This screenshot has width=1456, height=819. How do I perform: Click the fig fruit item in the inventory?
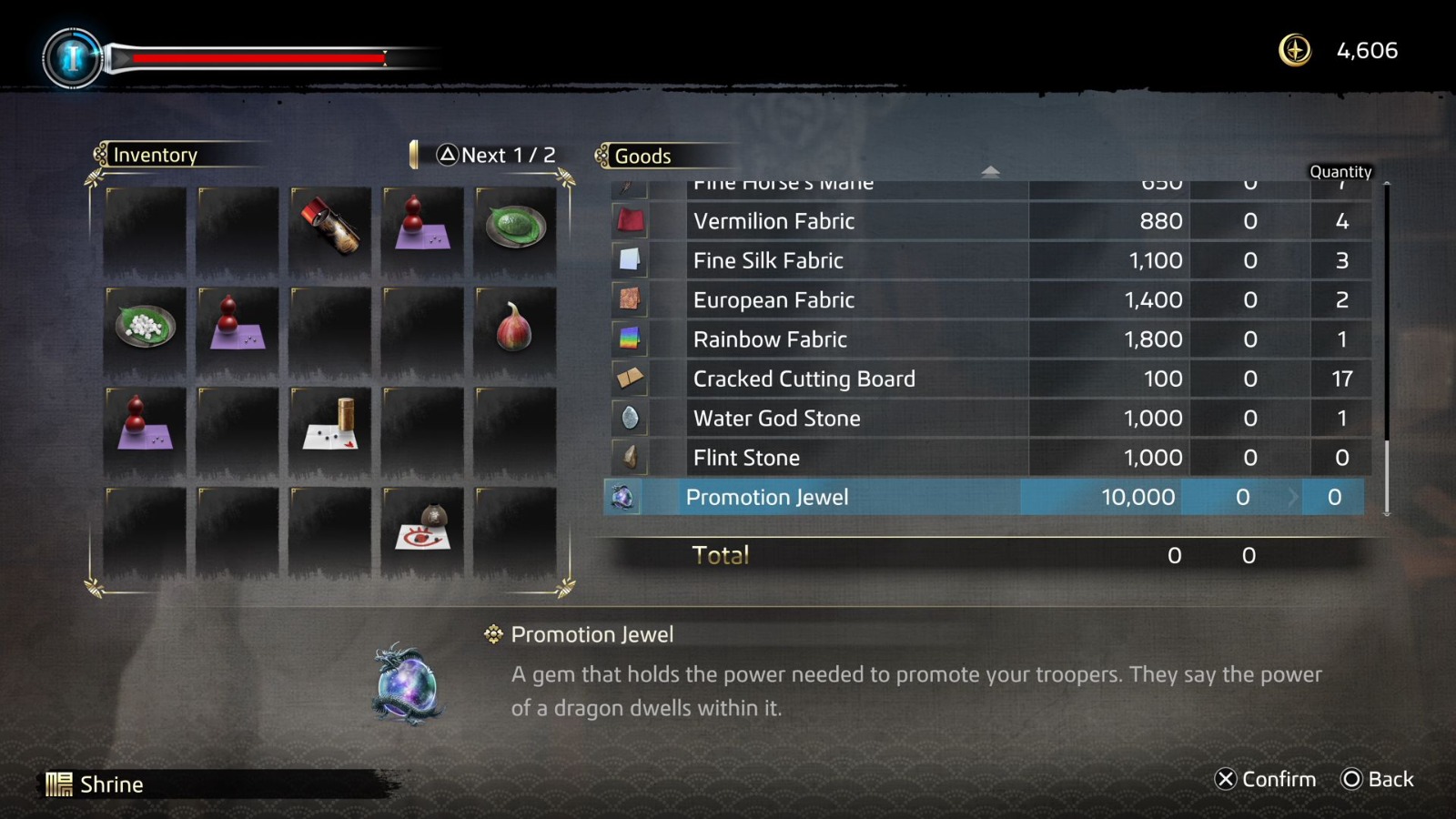tap(514, 328)
